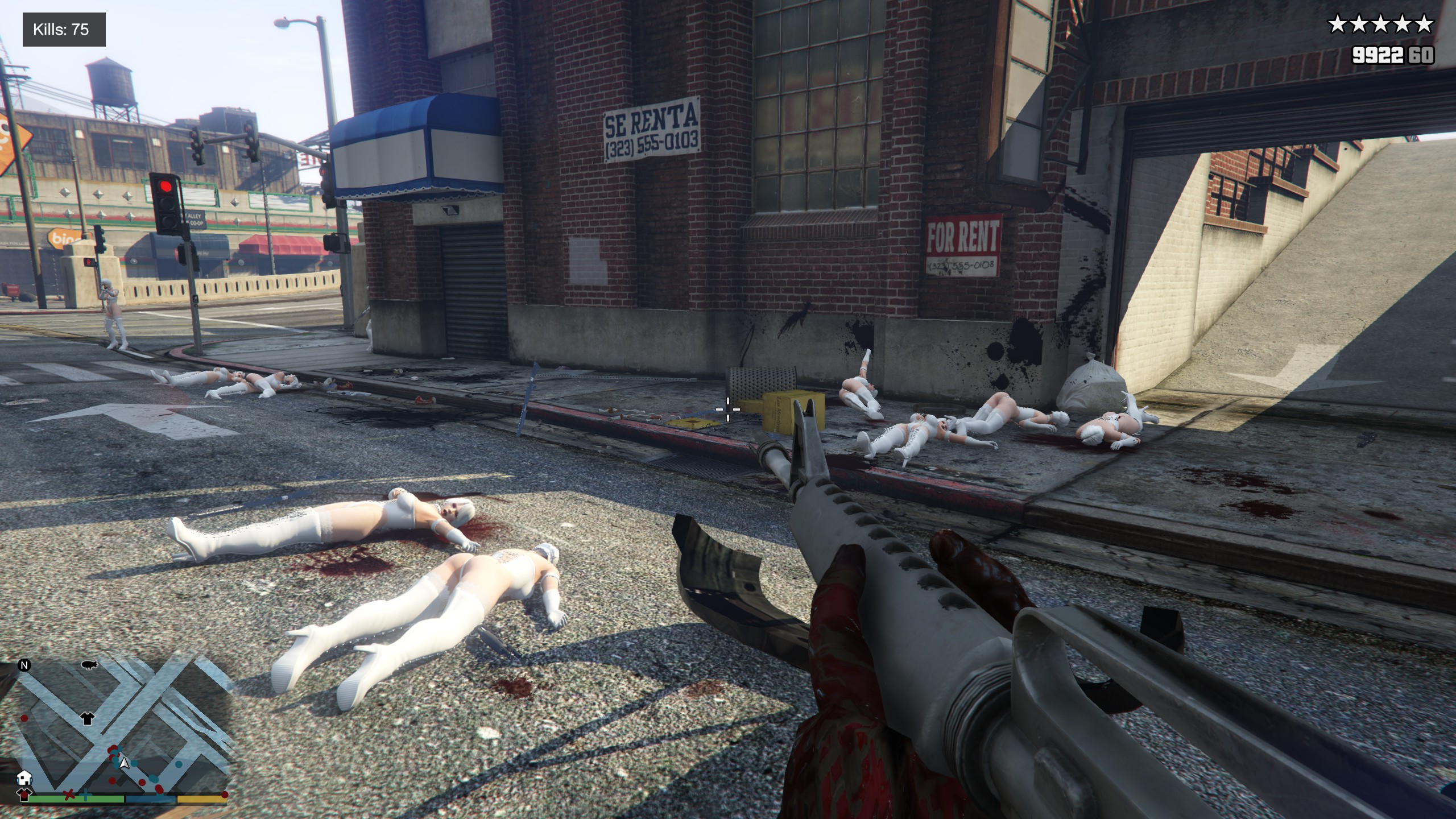
Task: Select the red X marker on minimap
Action: point(69,795)
